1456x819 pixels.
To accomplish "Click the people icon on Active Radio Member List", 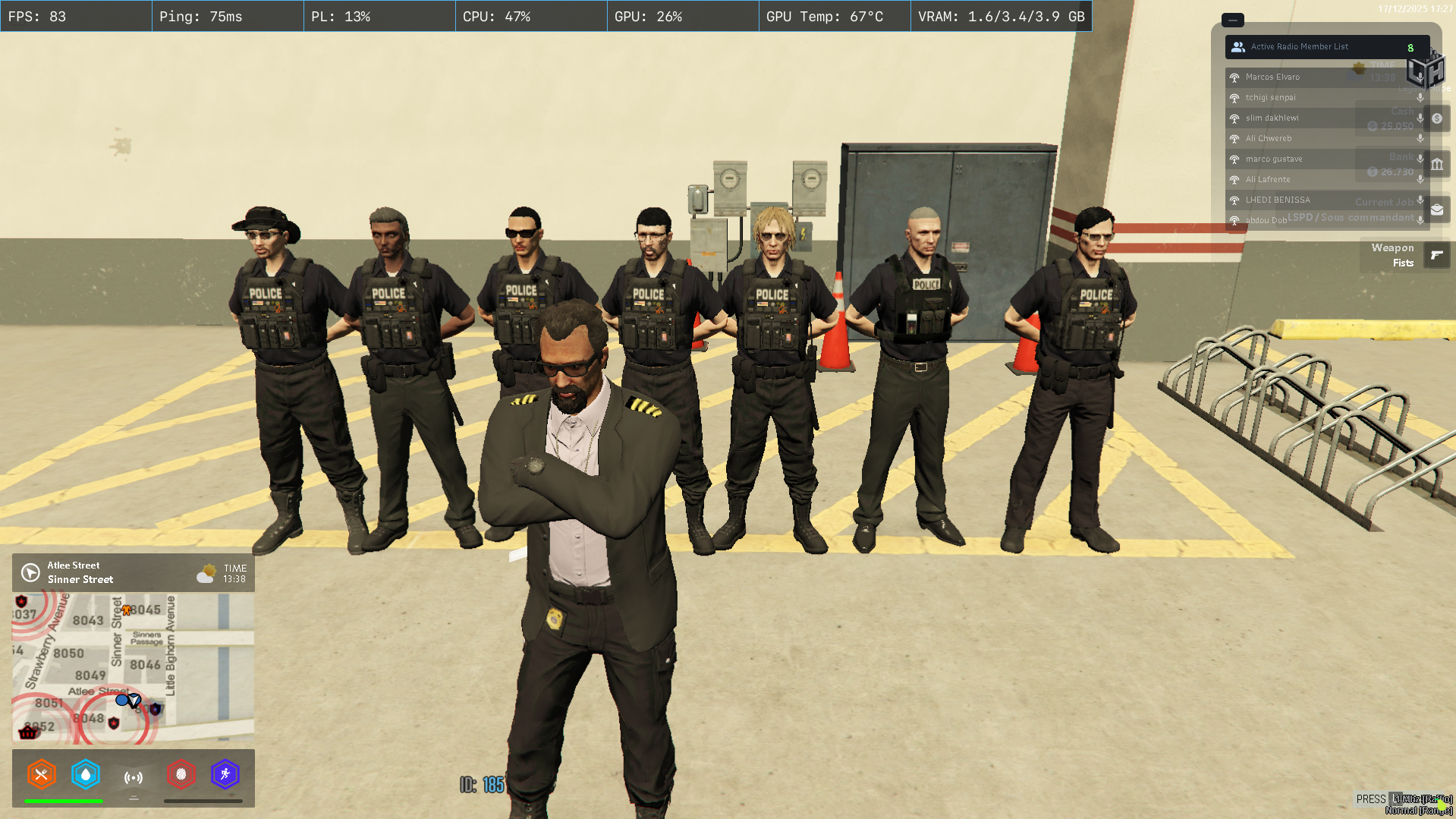I will (1237, 46).
